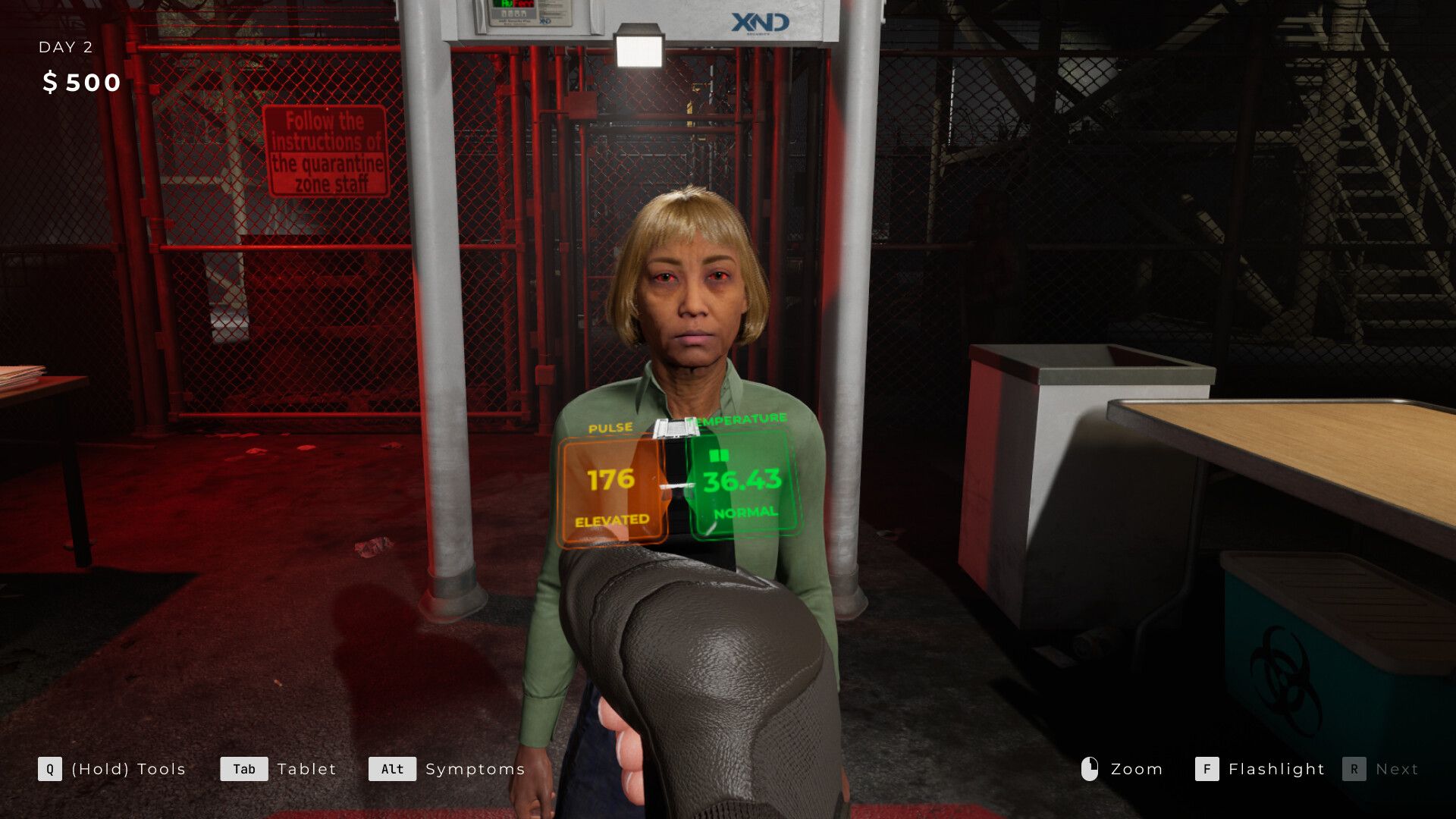Select the F Flashlight key icon
This screenshot has height=819, width=1456.
[1206, 769]
